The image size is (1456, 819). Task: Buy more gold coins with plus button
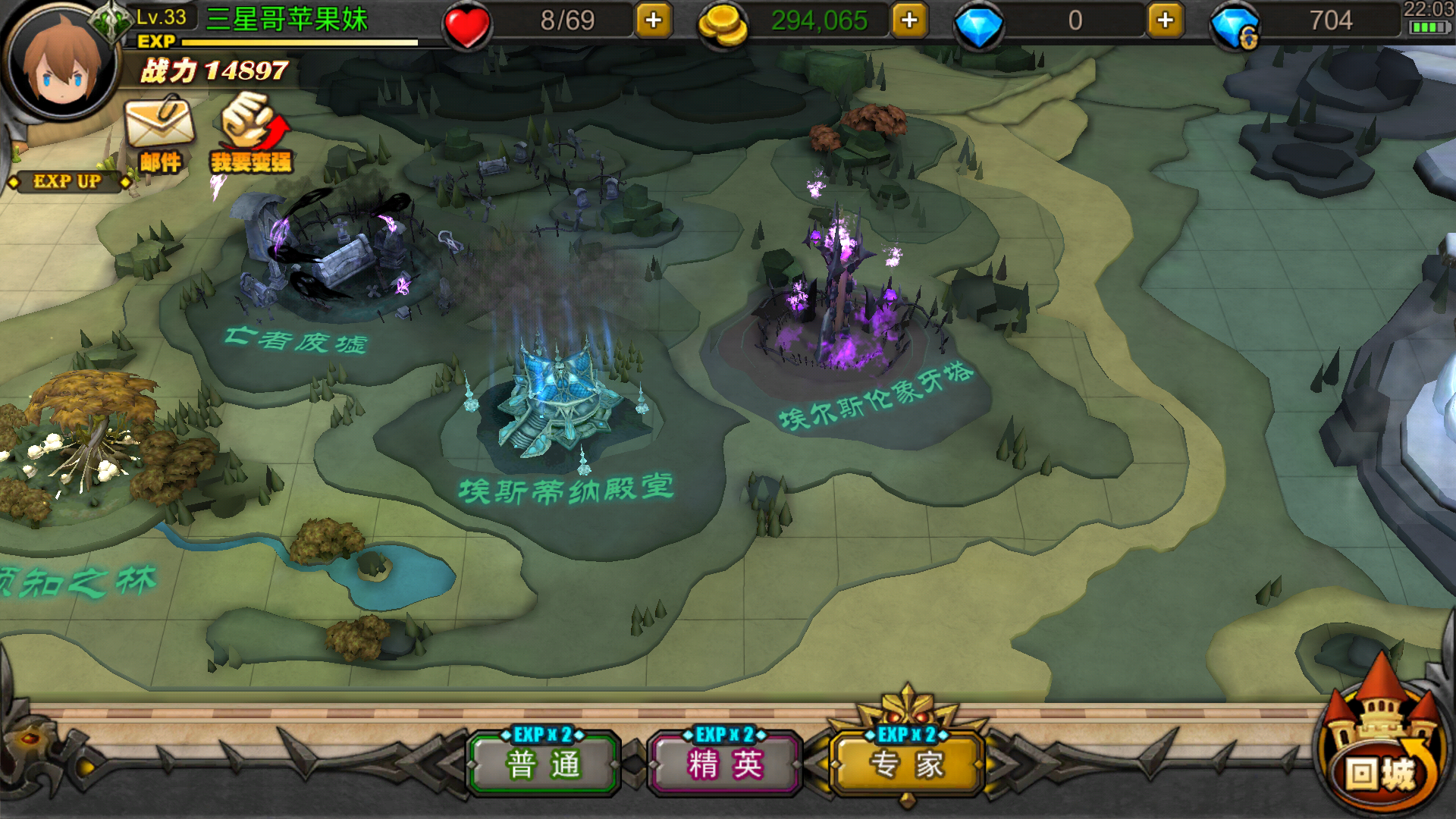coord(909,20)
